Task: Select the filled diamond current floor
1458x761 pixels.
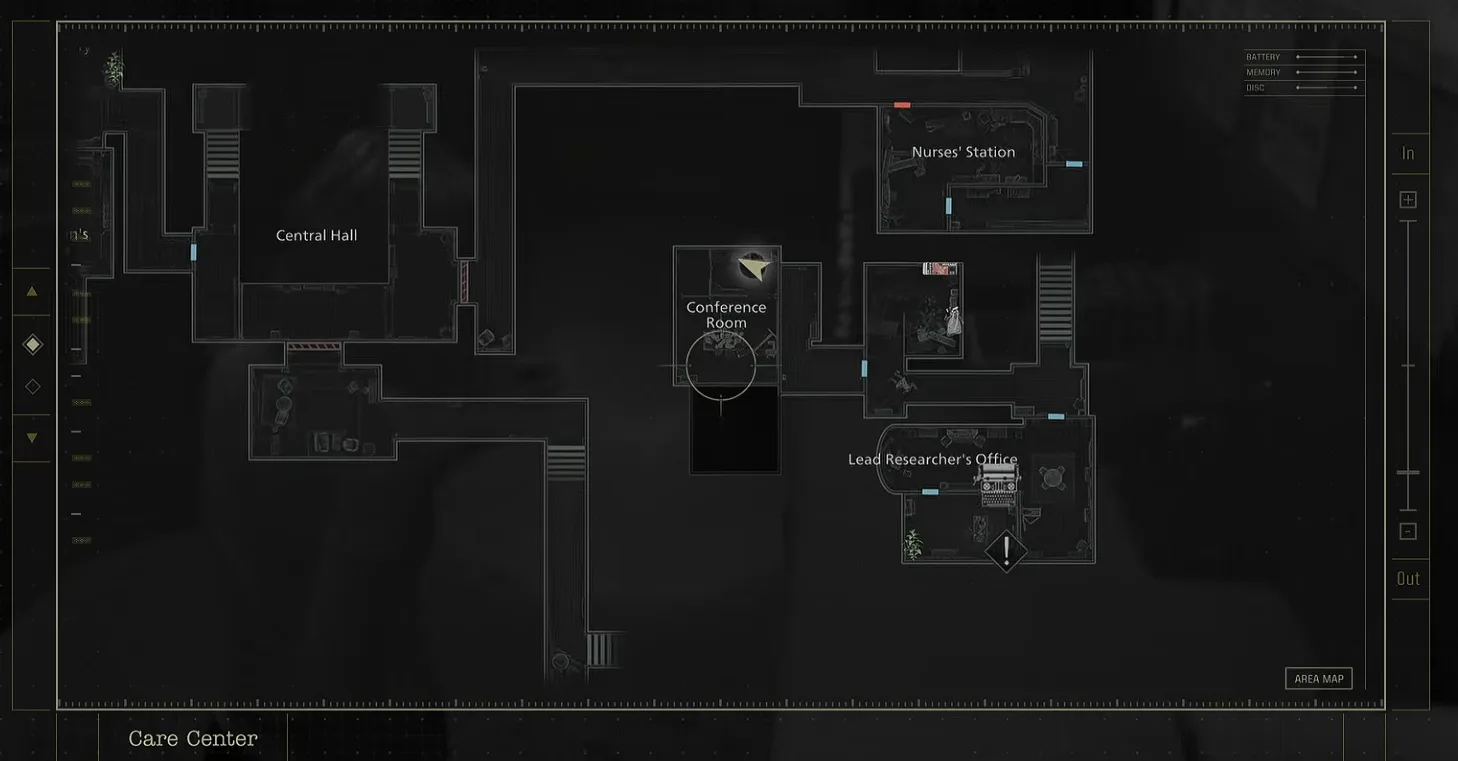Action: [x=32, y=345]
